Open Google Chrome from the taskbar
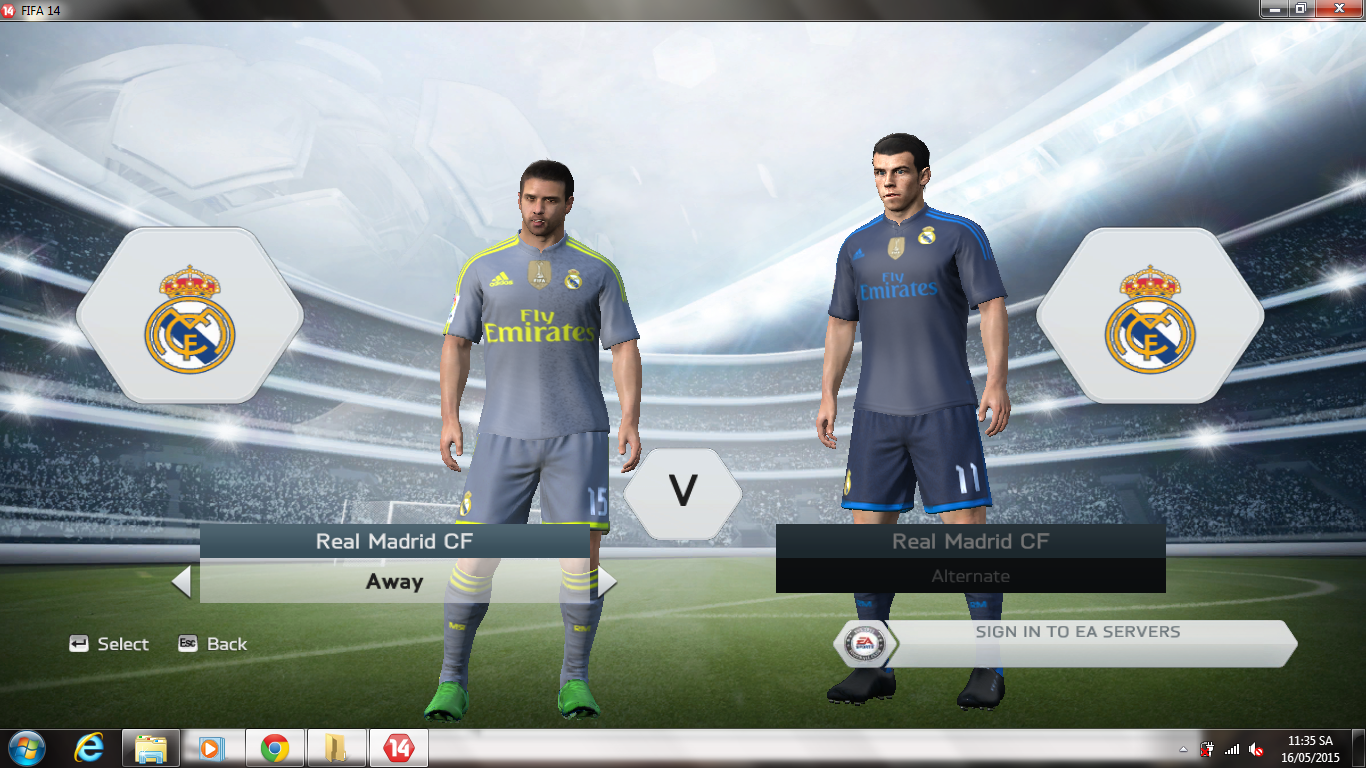Image resolution: width=1366 pixels, height=768 pixels. [x=275, y=748]
